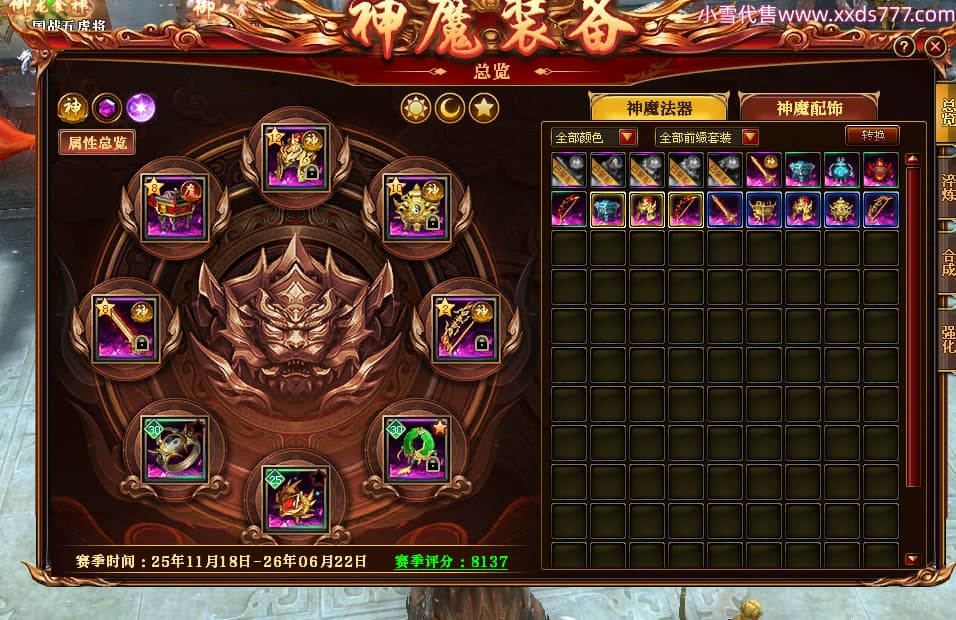Open the 合成 side tab

946,263
